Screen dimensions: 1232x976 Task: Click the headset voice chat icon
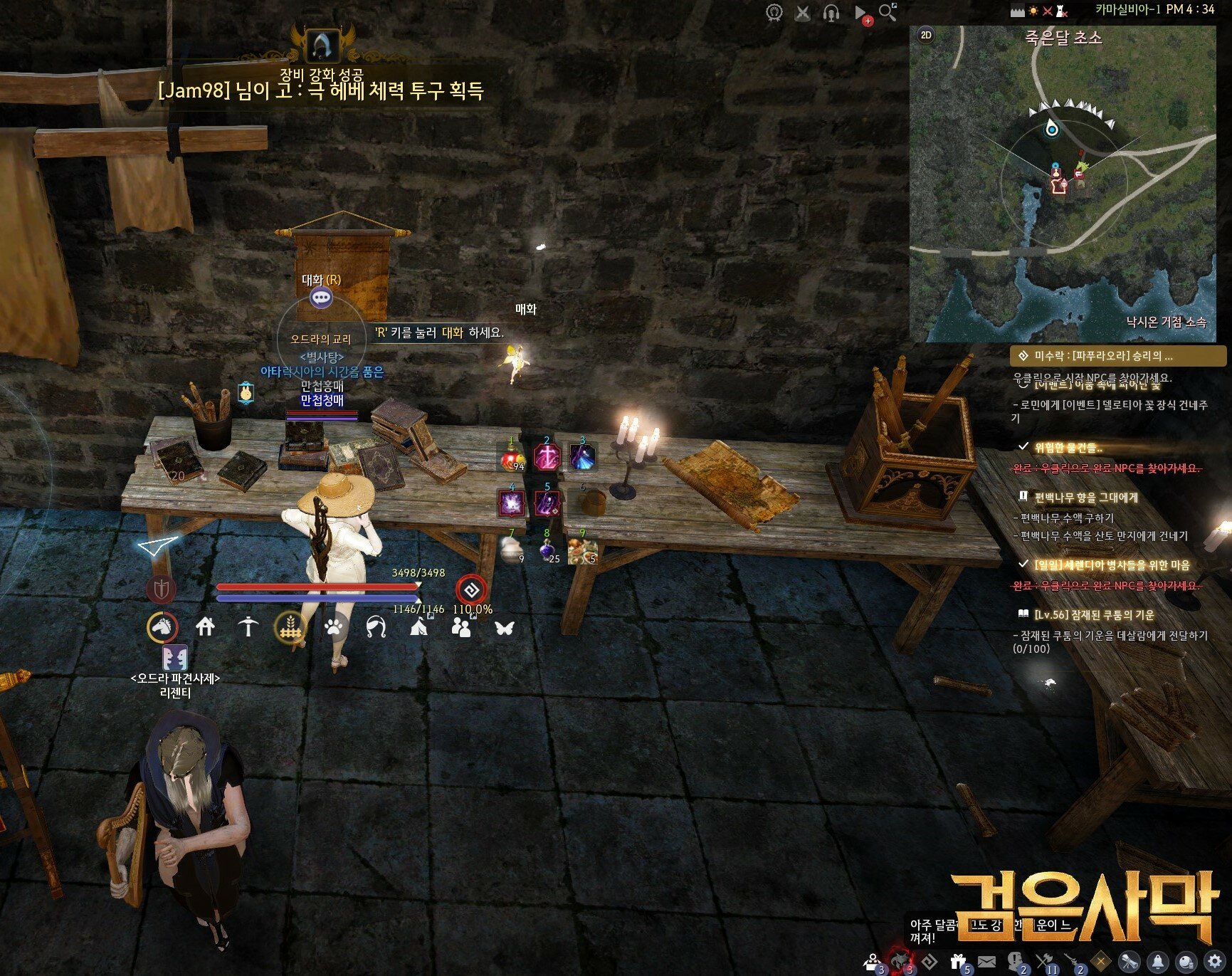click(x=831, y=13)
